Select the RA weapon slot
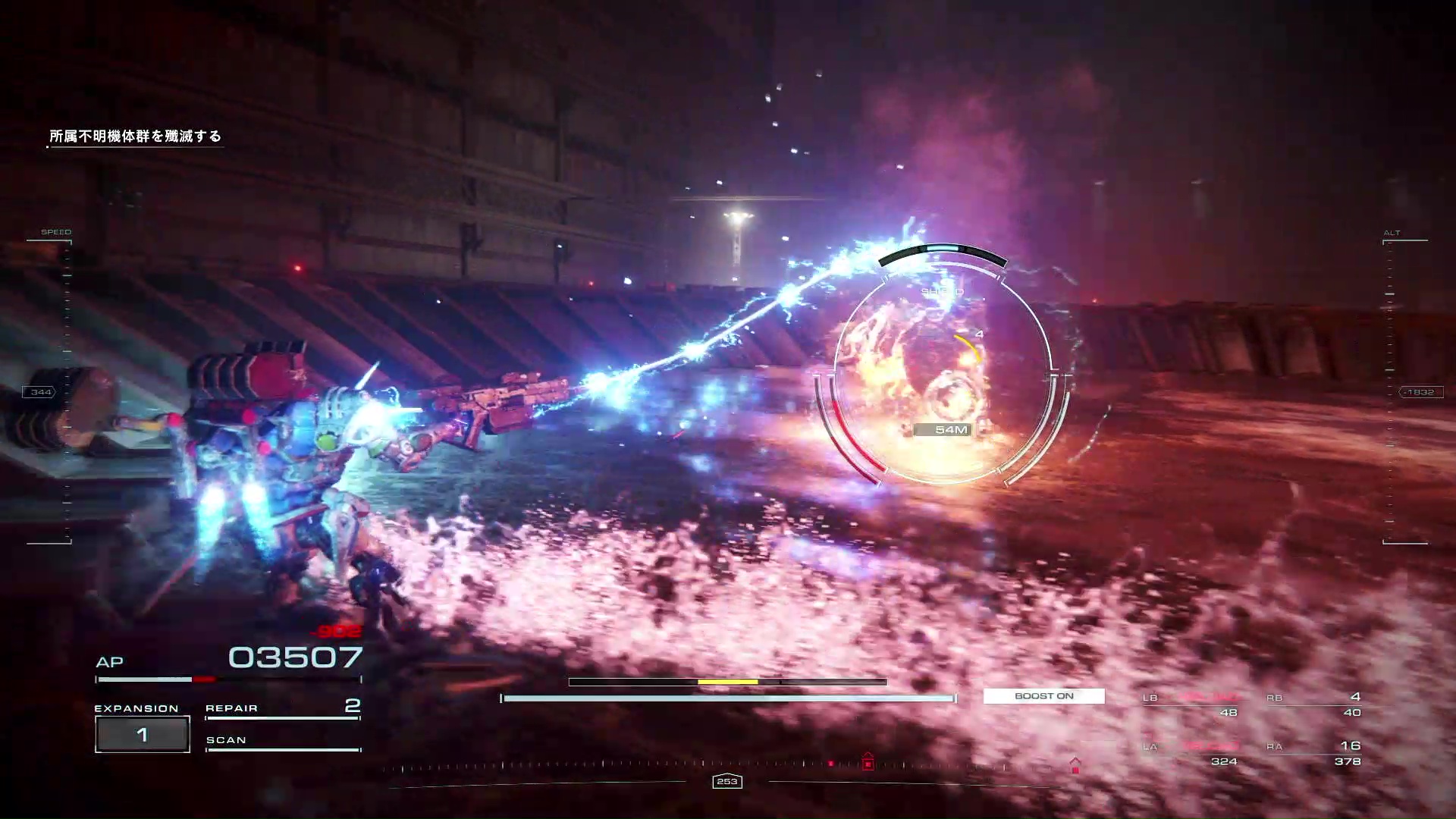This screenshot has width=1456, height=819. (x=1318, y=753)
